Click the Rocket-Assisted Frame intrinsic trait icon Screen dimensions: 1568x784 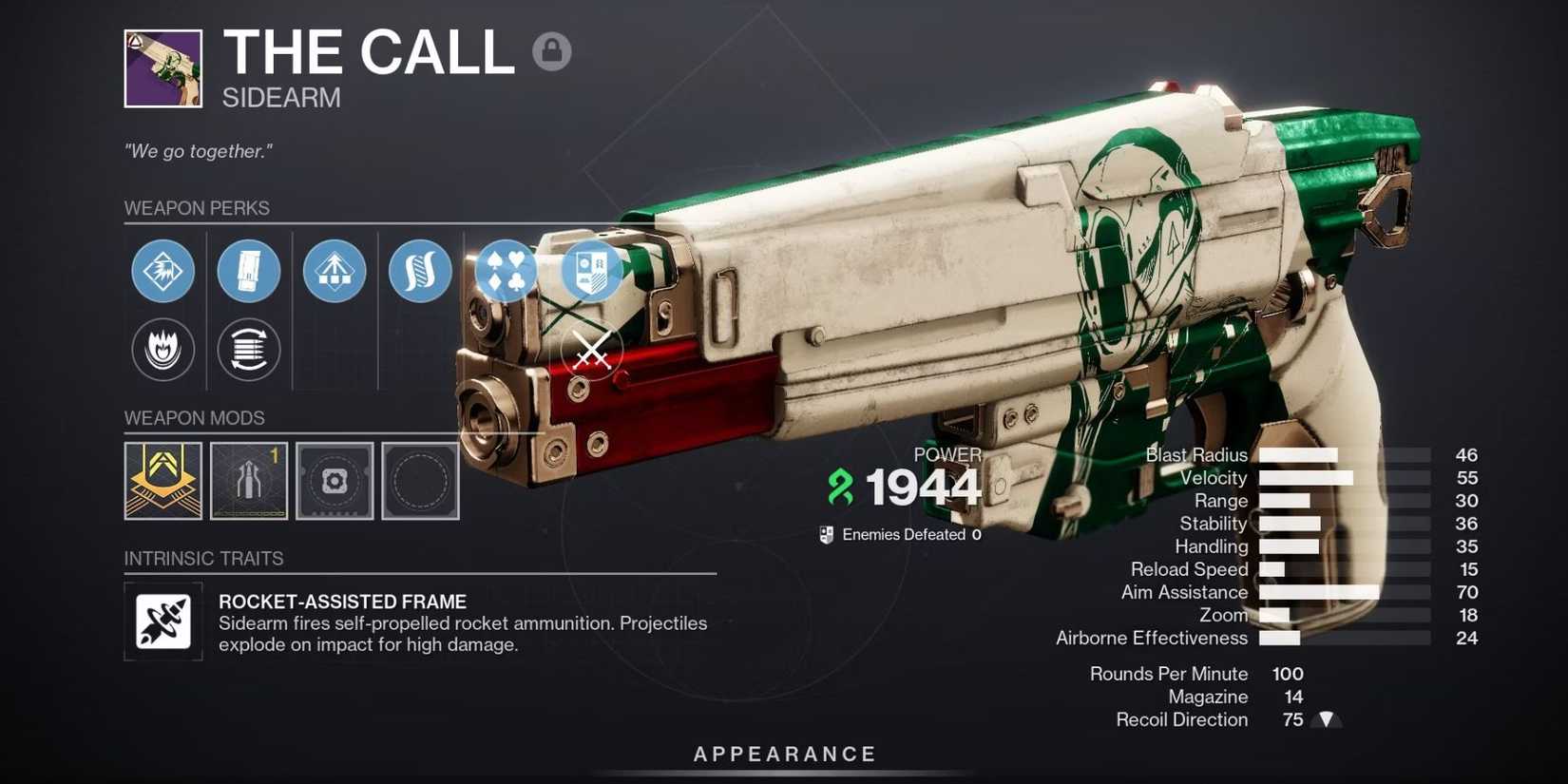pyautogui.click(x=163, y=621)
